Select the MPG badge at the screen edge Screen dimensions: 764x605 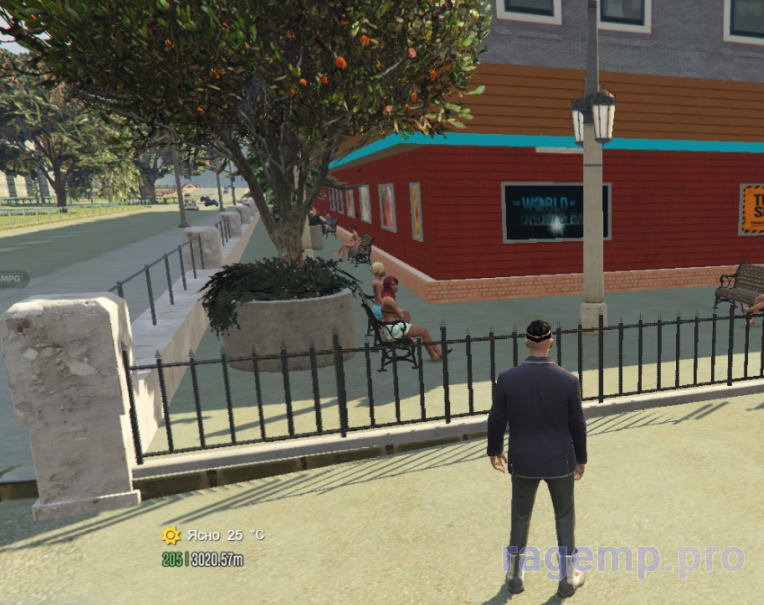pos(12,278)
